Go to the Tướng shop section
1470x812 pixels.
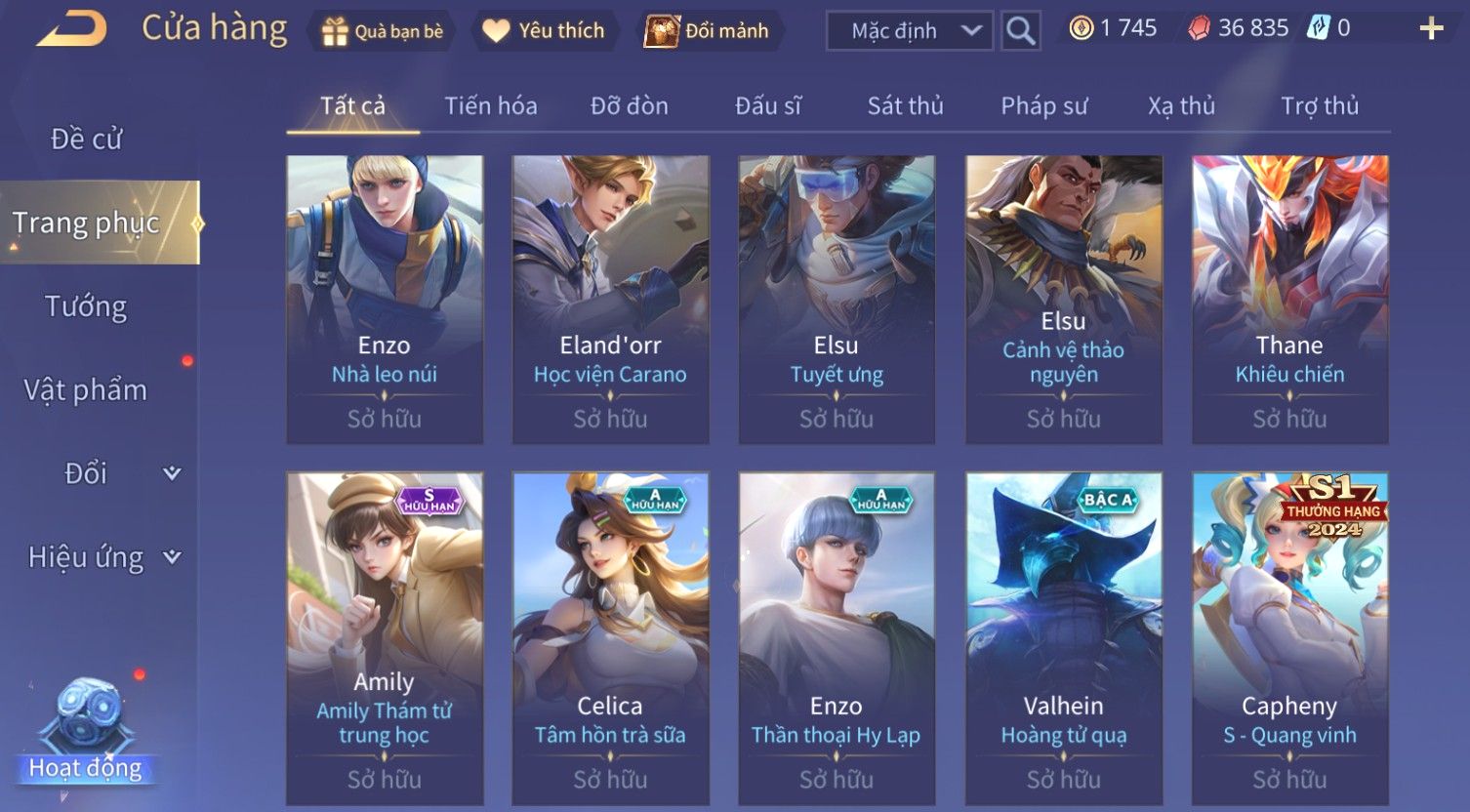pyautogui.click(x=87, y=306)
